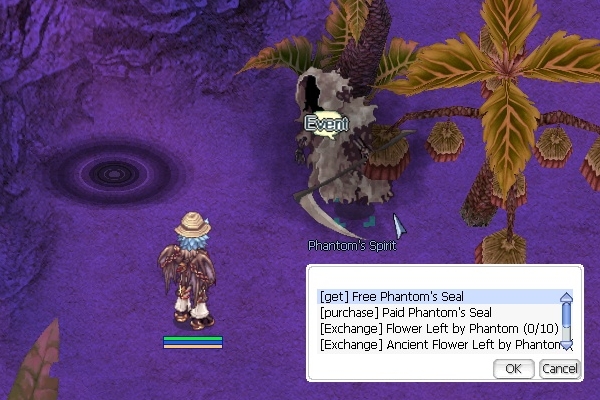600x400 pixels.
Task: Click the list's scroll-up arrow
Action: coord(566,297)
